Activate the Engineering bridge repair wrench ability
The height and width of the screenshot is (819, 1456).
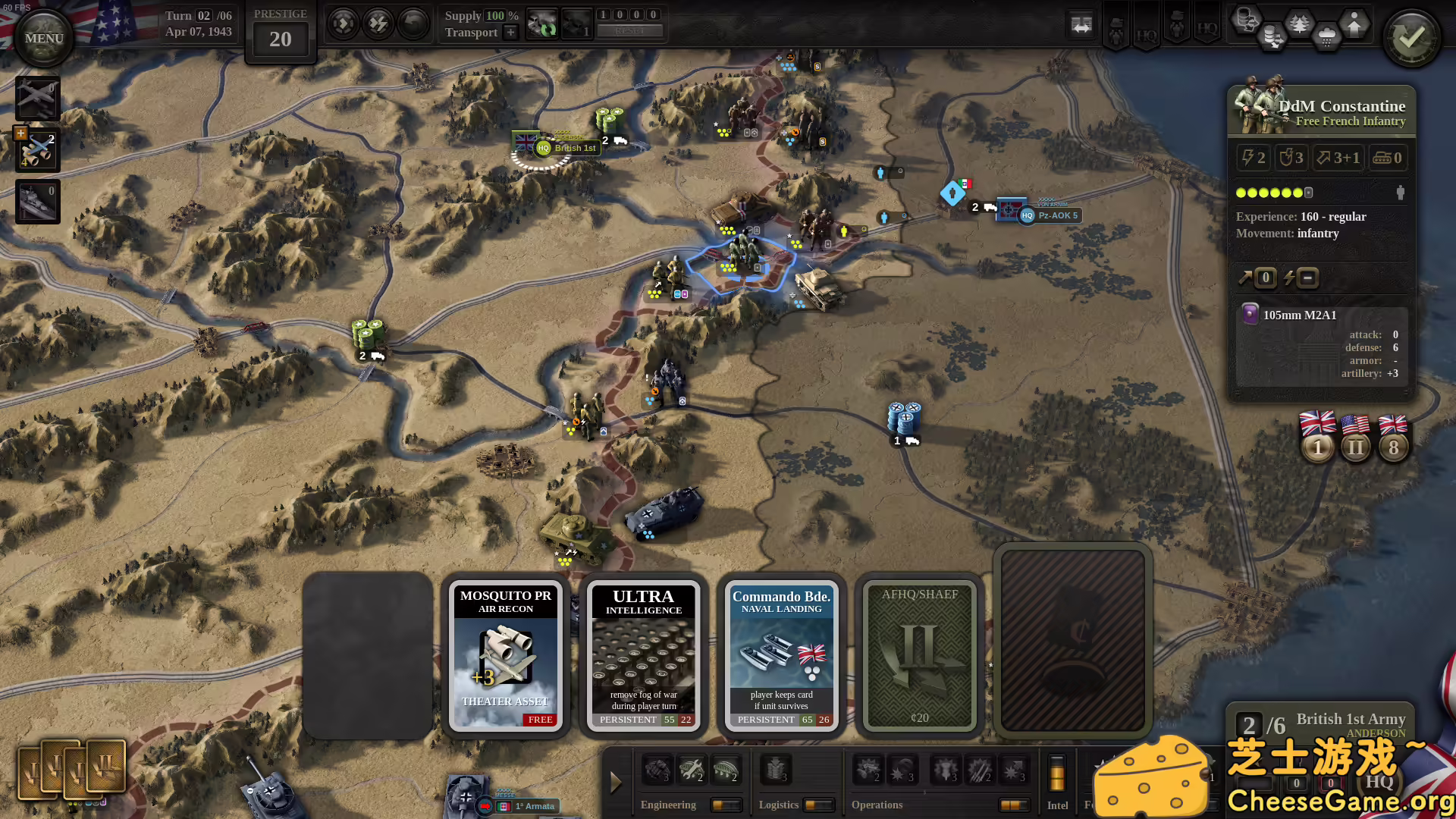tap(691, 770)
